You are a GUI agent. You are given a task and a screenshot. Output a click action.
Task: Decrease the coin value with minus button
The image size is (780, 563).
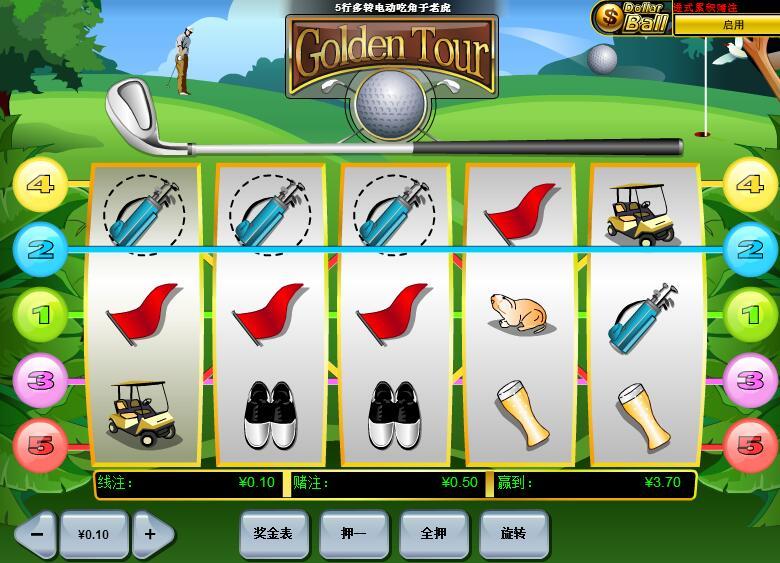36,534
